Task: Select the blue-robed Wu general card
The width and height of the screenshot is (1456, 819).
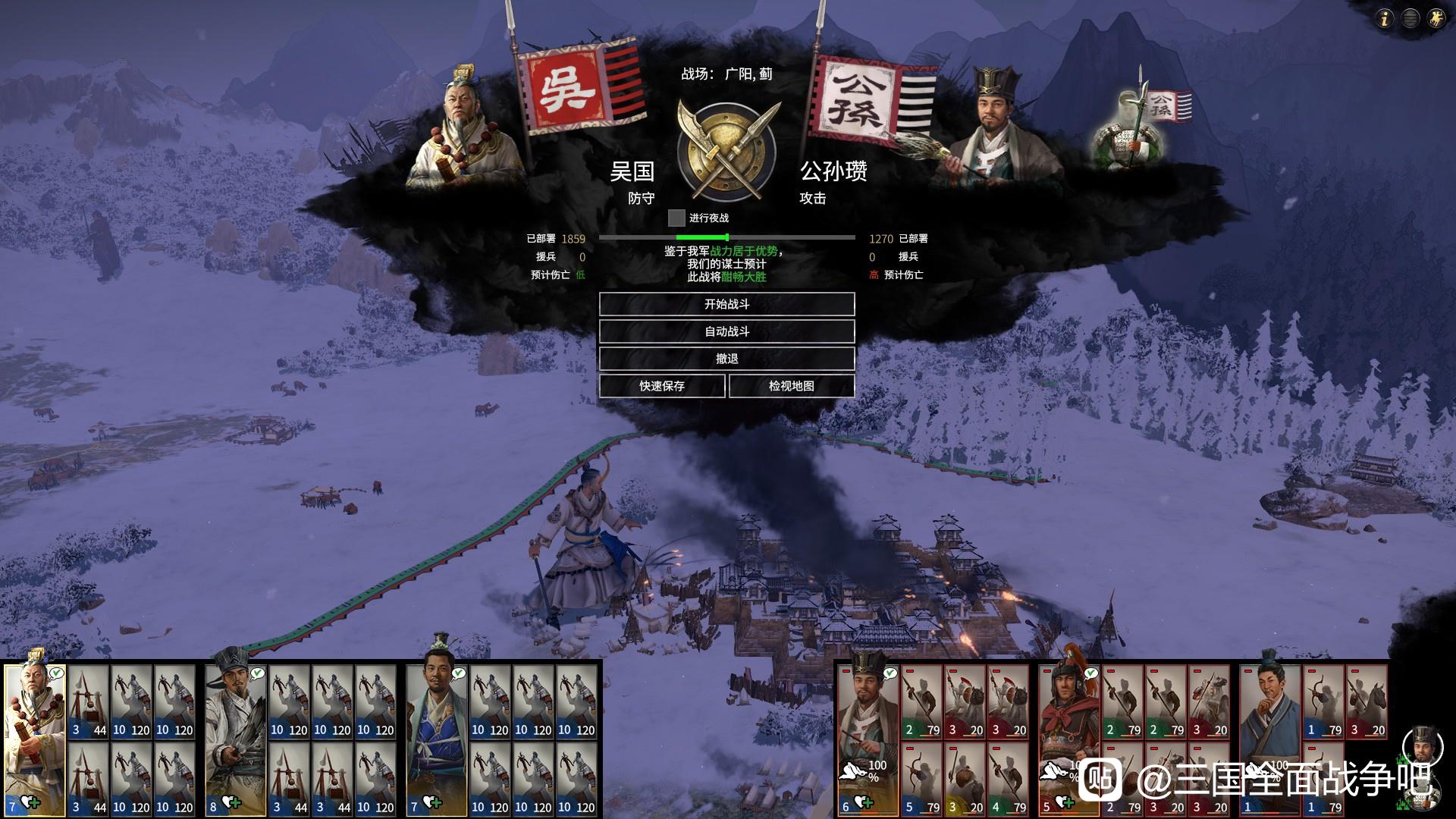Action: (436, 736)
